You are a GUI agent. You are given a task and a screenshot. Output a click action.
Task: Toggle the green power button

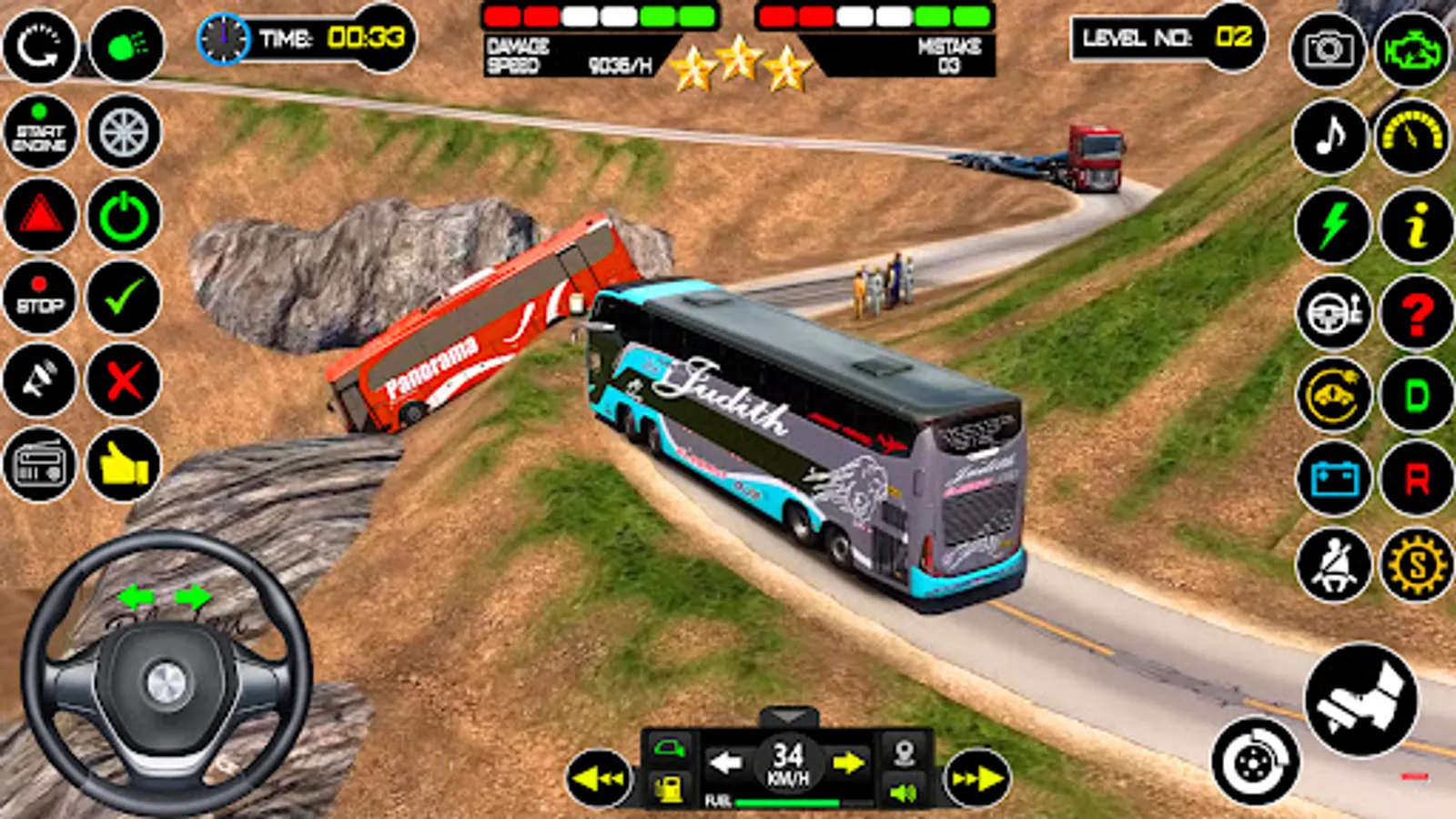123,217
